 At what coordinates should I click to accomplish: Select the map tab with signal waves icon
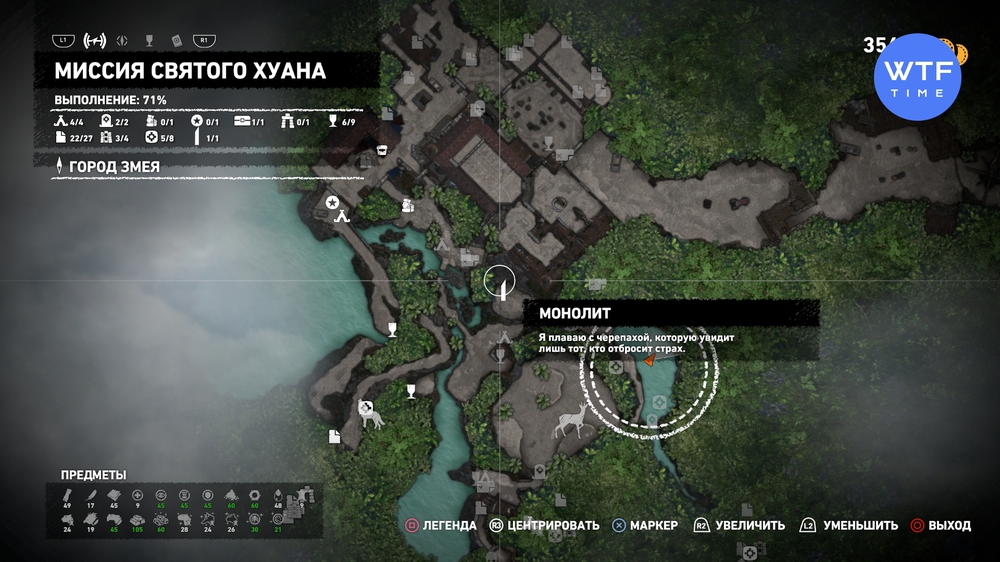pyautogui.click(x=95, y=41)
